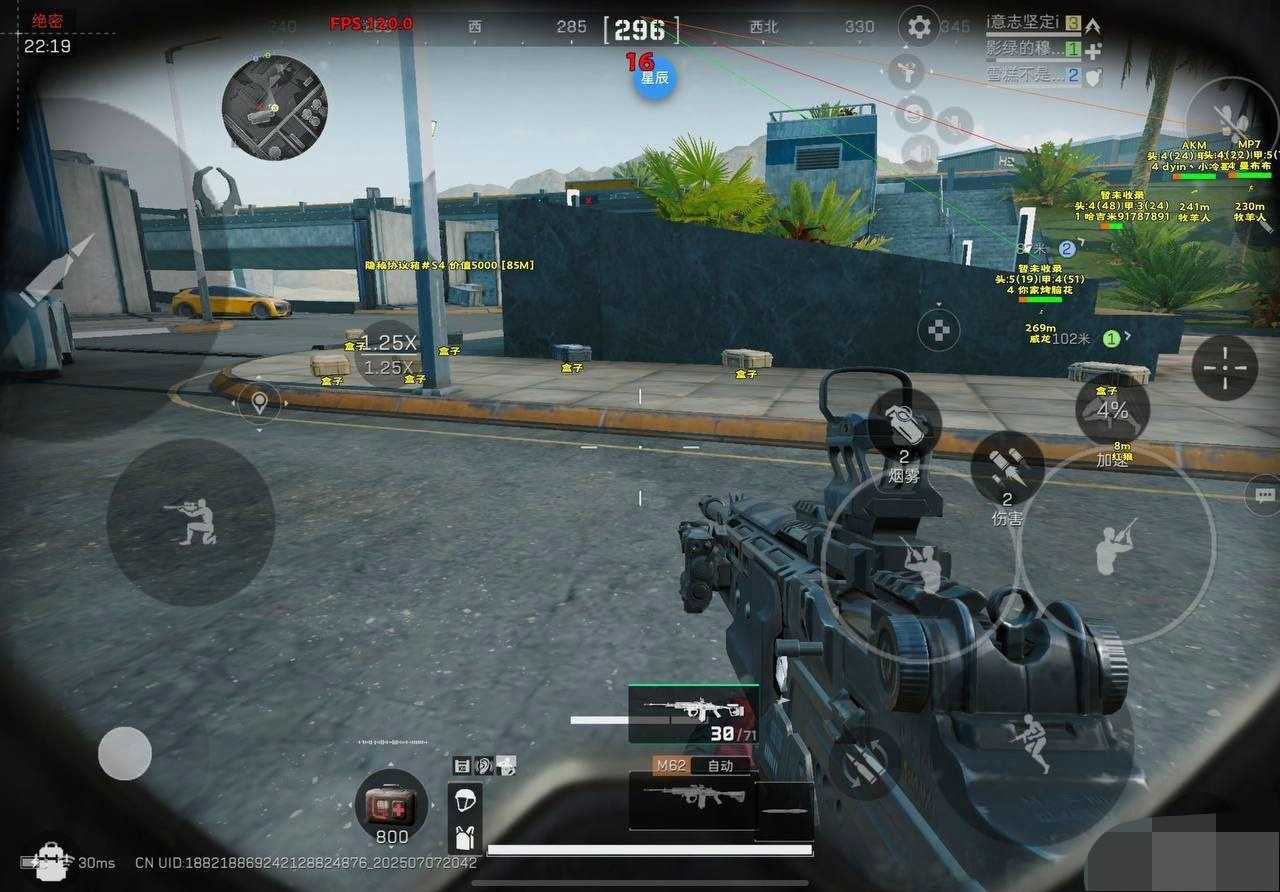This screenshot has height=892, width=1280.
Task: Activate the scoped aim button with kneeling shooter
Action: pos(191,521)
